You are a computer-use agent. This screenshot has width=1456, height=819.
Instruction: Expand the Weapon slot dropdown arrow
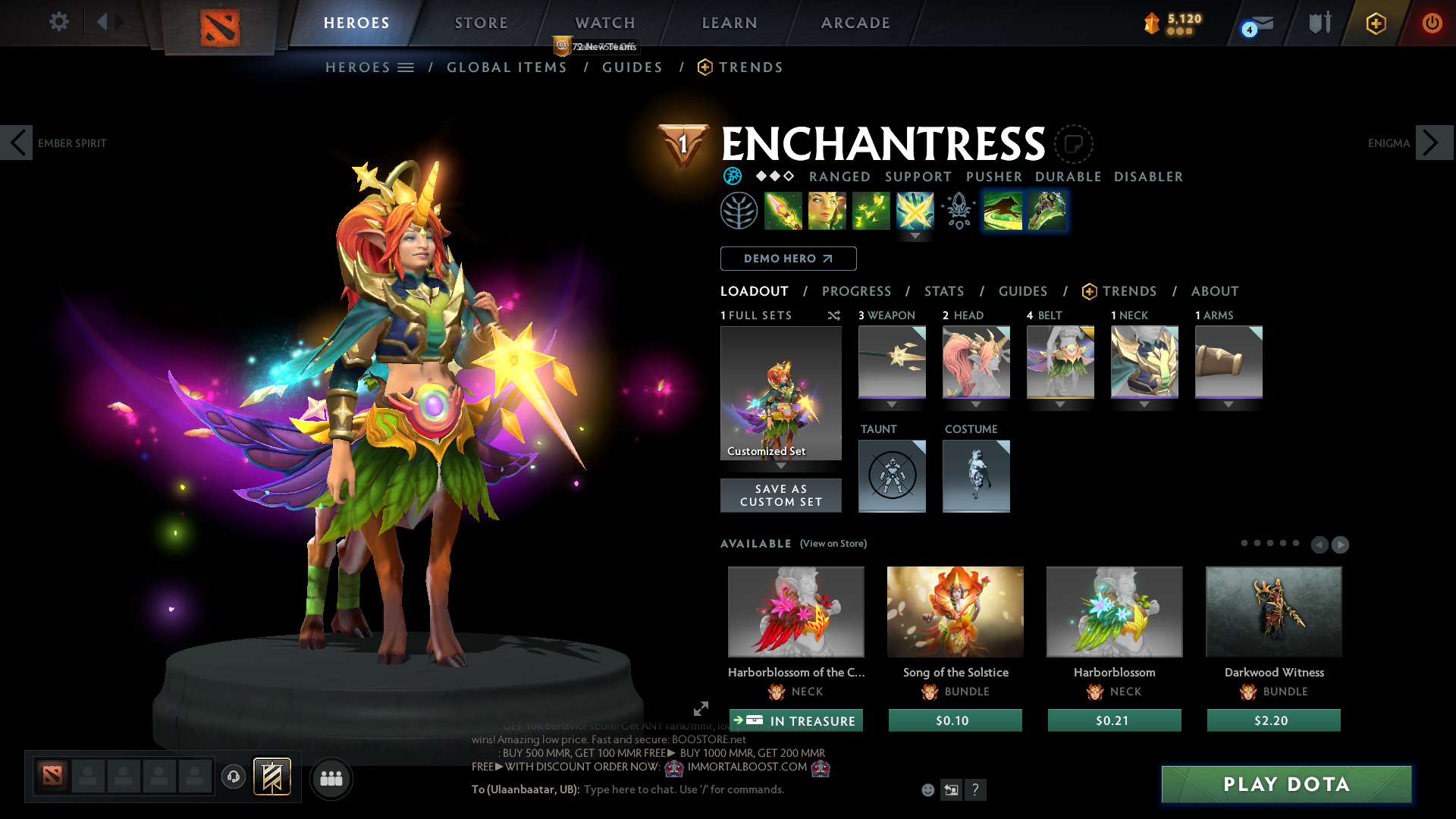[x=892, y=404]
